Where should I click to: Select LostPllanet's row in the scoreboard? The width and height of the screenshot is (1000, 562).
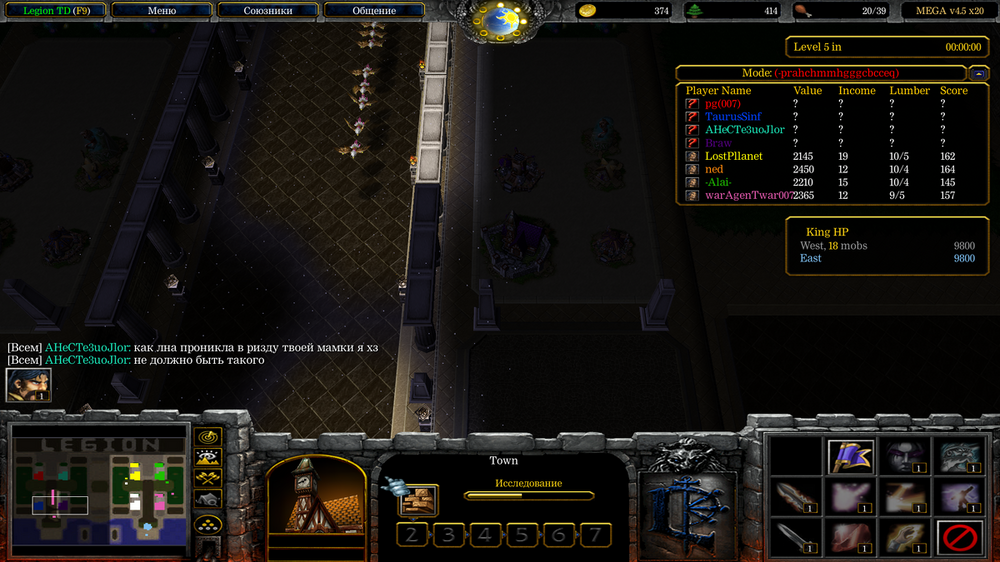[x=733, y=156]
